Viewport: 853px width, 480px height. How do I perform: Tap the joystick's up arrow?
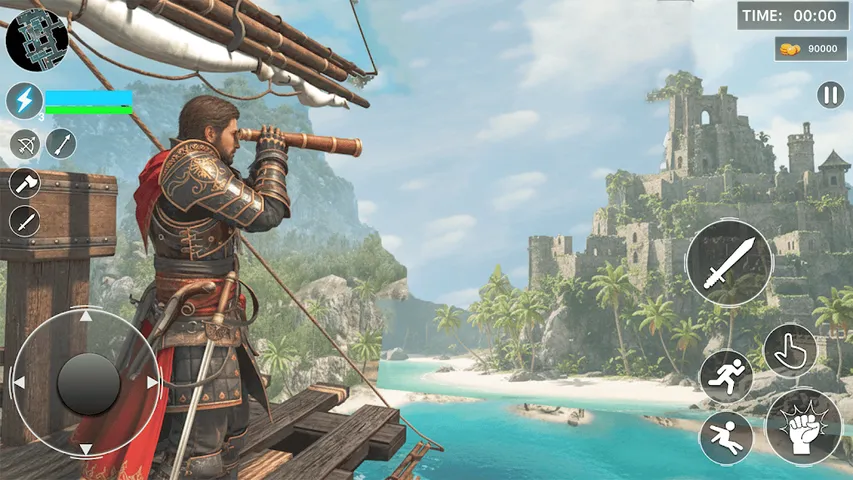(x=87, y=317)
